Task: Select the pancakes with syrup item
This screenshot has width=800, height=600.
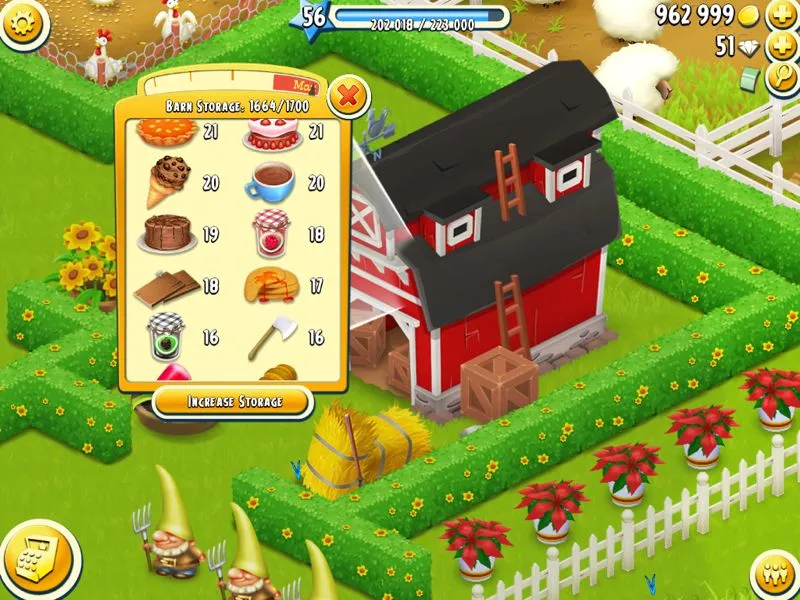Action: click(271, 286)
